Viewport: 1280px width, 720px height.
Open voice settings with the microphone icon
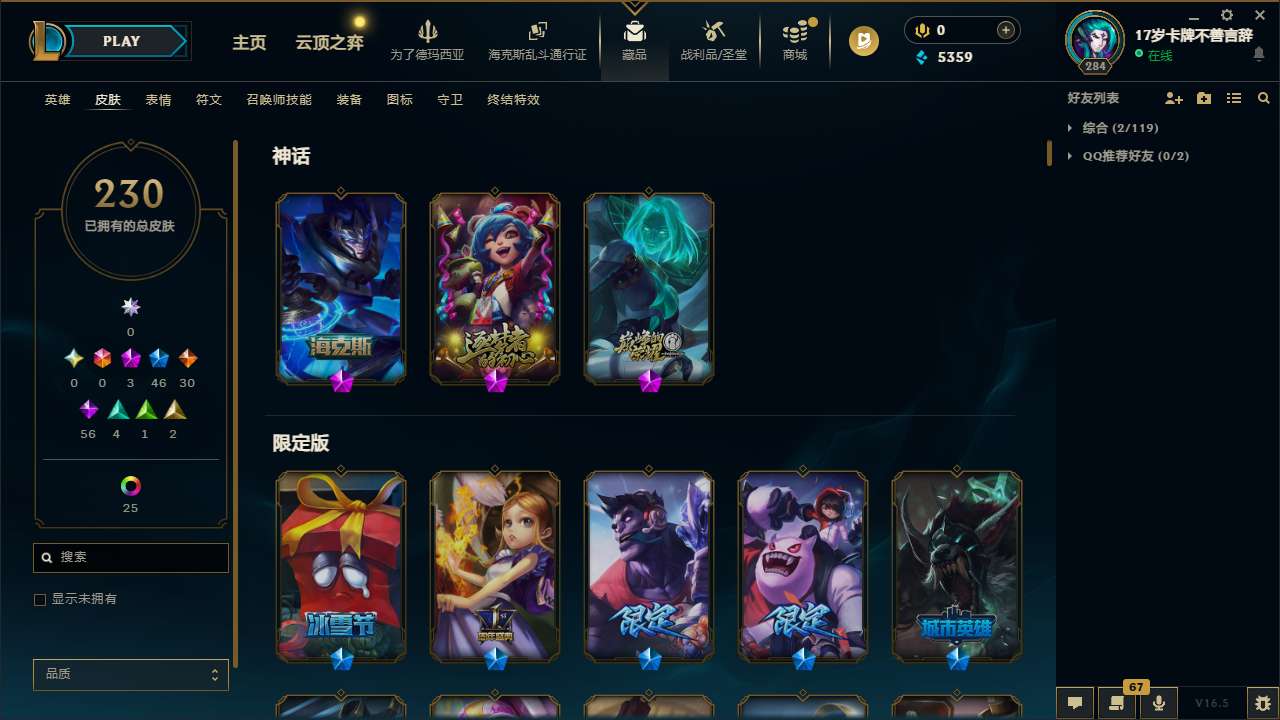point(1157,702)
